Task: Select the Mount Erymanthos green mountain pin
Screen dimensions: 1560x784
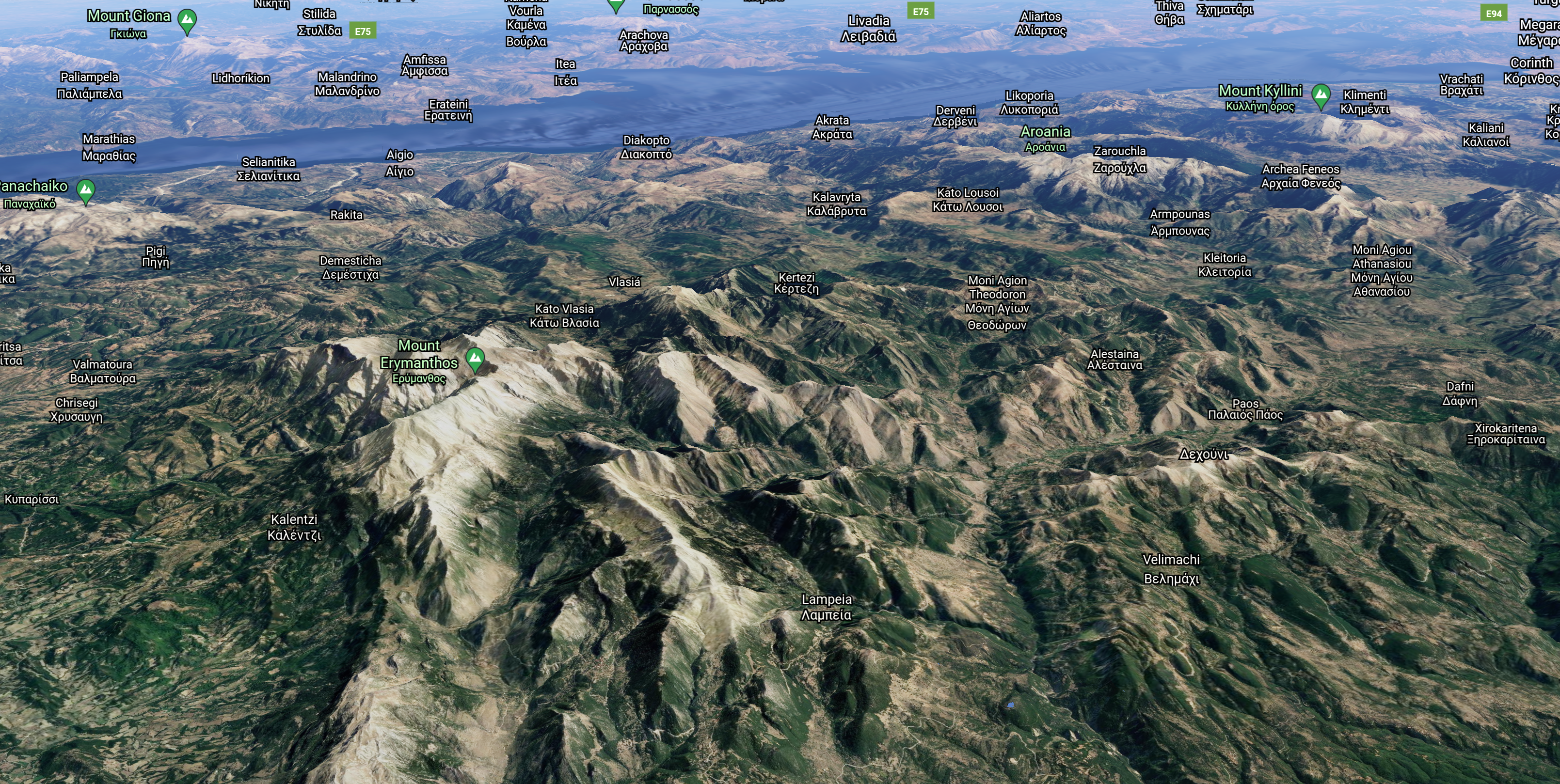Action: coord(476,359)
